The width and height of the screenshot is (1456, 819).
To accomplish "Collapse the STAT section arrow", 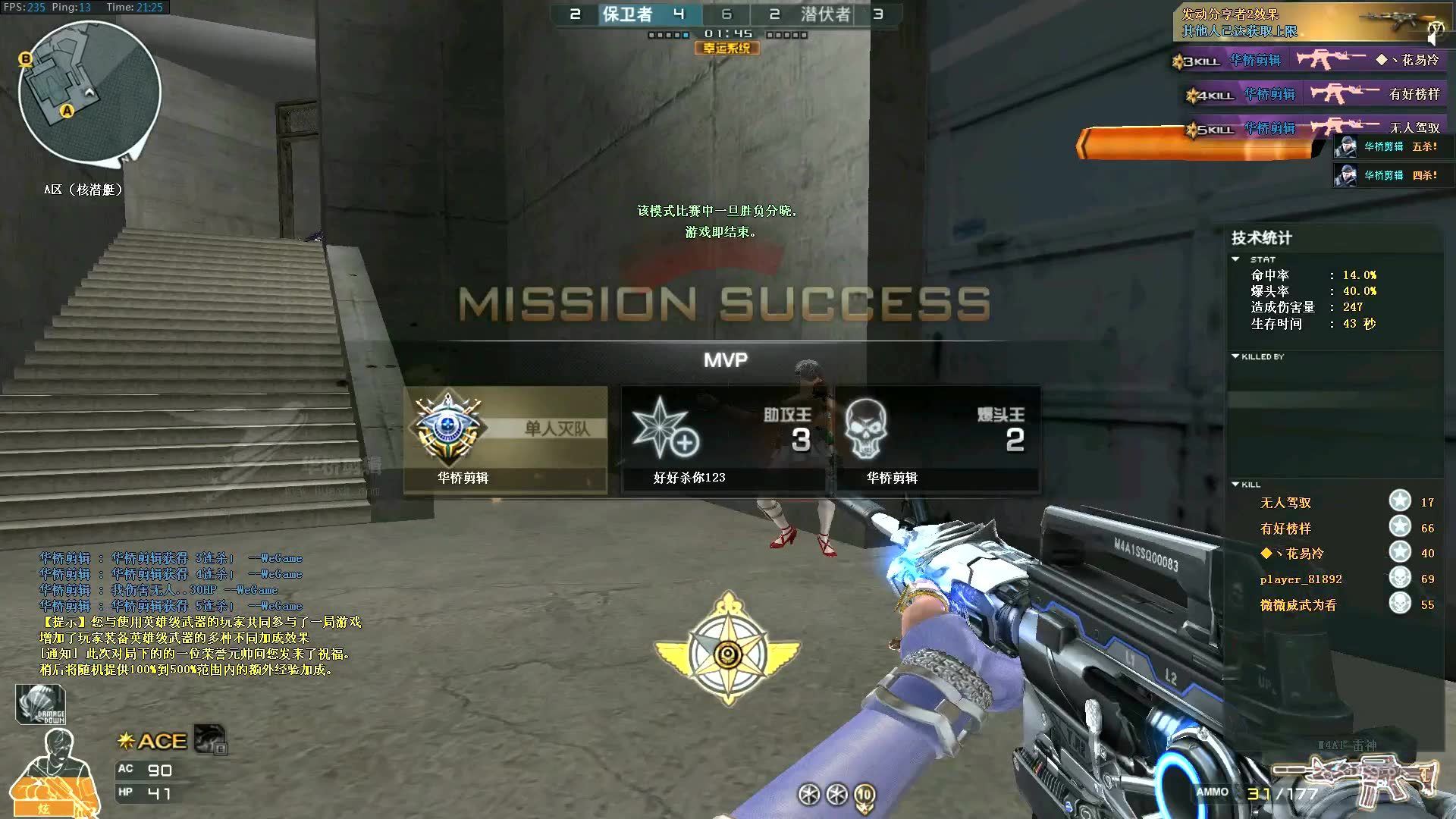I will [1236, 259].
